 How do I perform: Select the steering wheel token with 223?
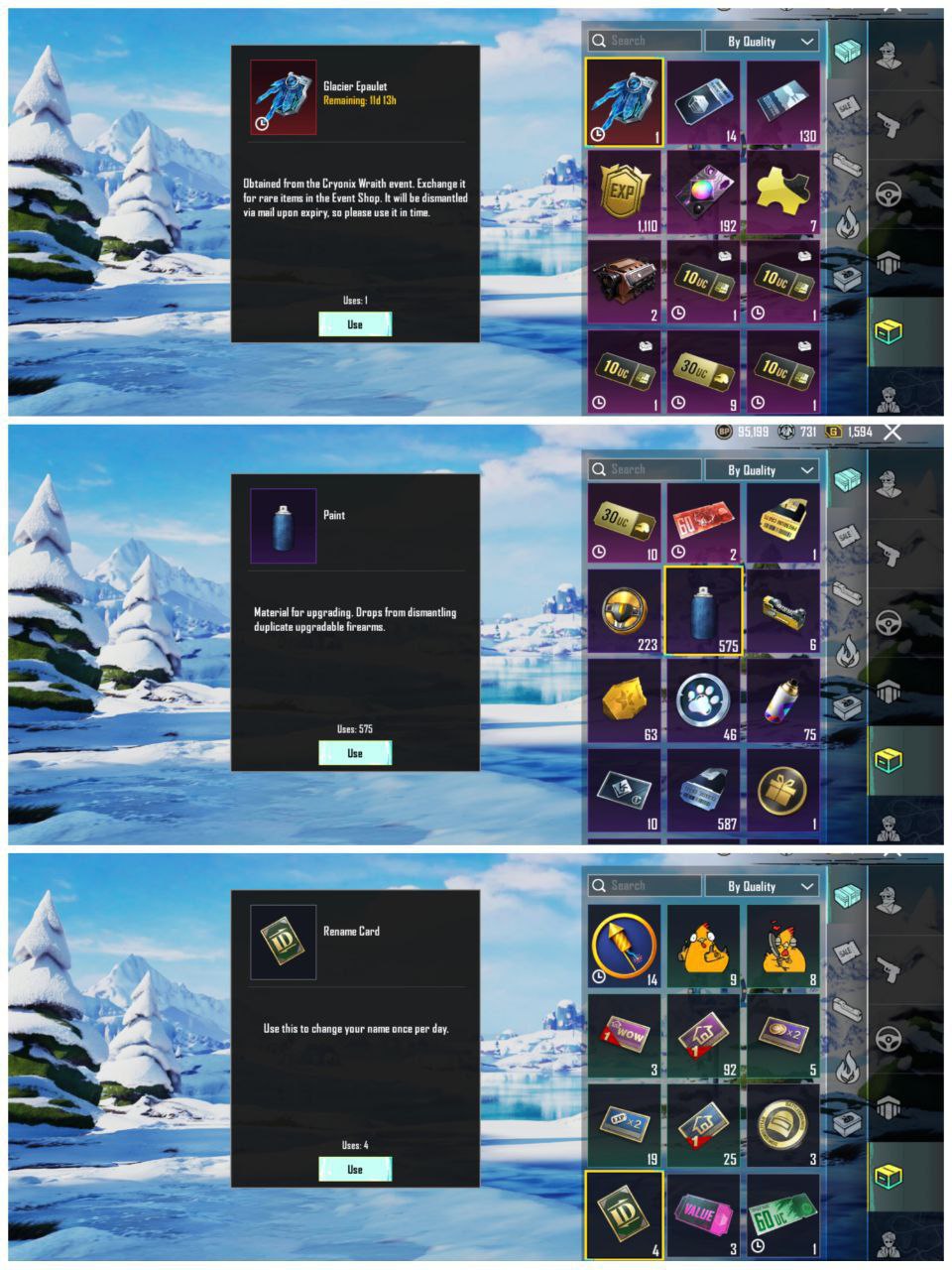[624, 611]
